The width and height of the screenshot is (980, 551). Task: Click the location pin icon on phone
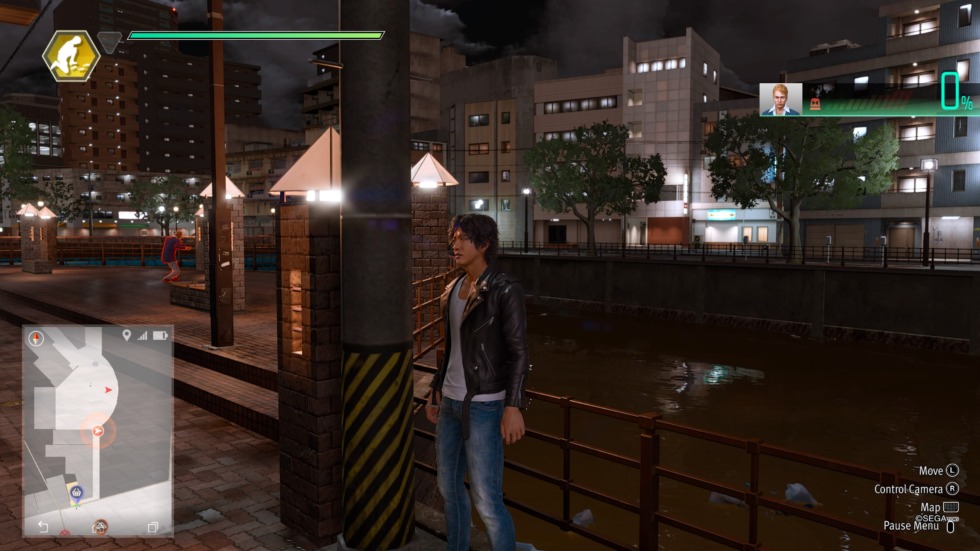[126, 335]
